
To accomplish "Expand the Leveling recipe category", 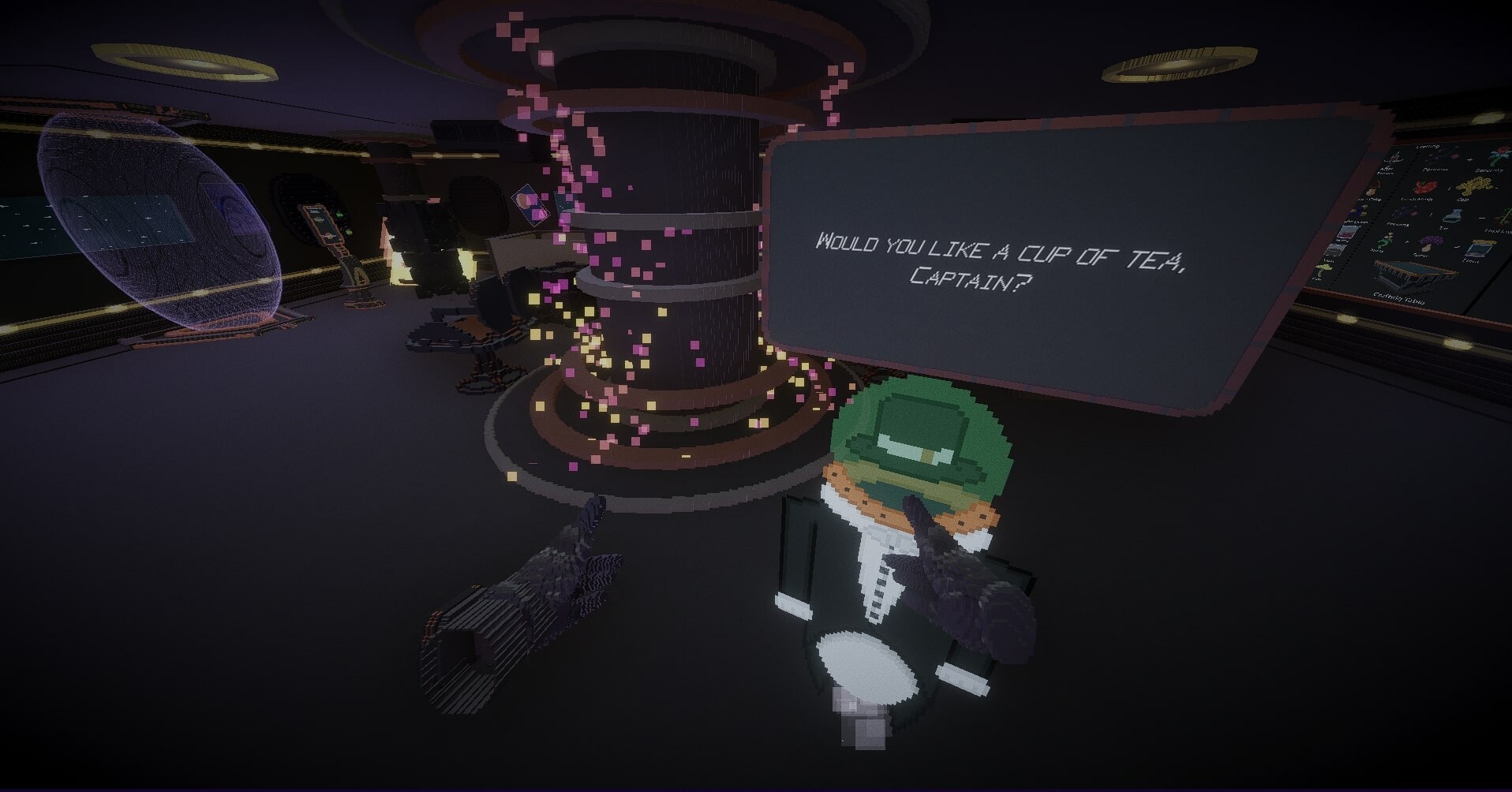I will click(1428, 145).
